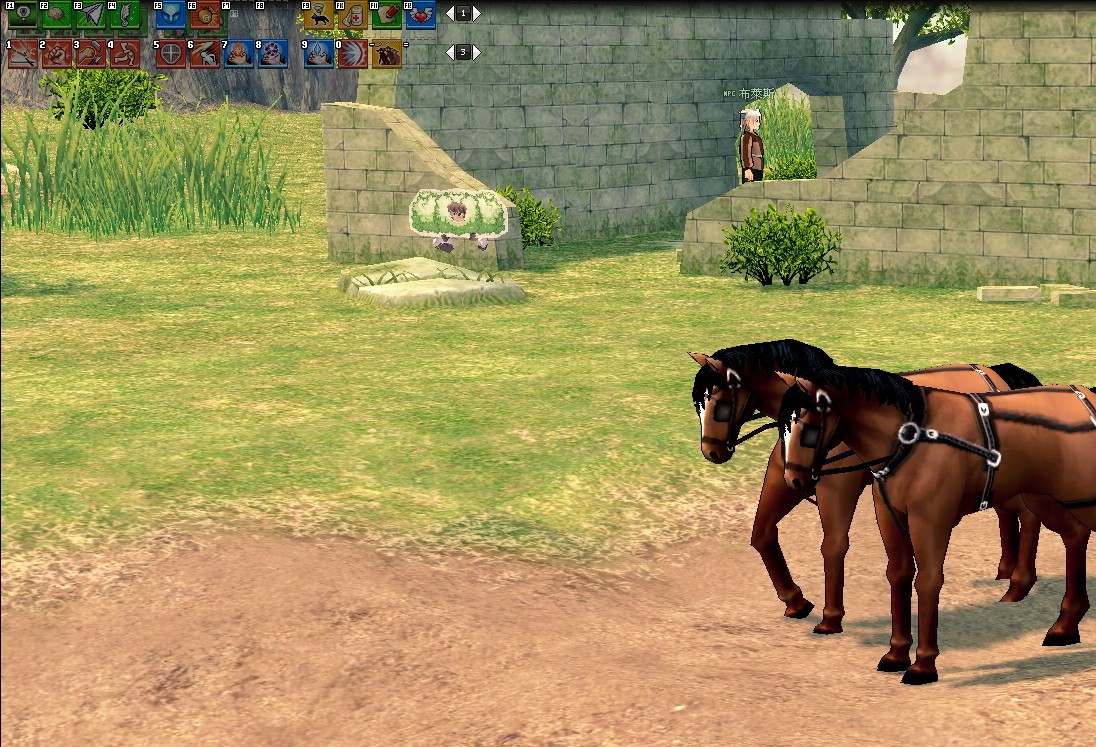Switch top hotbar to next page

[x=476, y=14]
